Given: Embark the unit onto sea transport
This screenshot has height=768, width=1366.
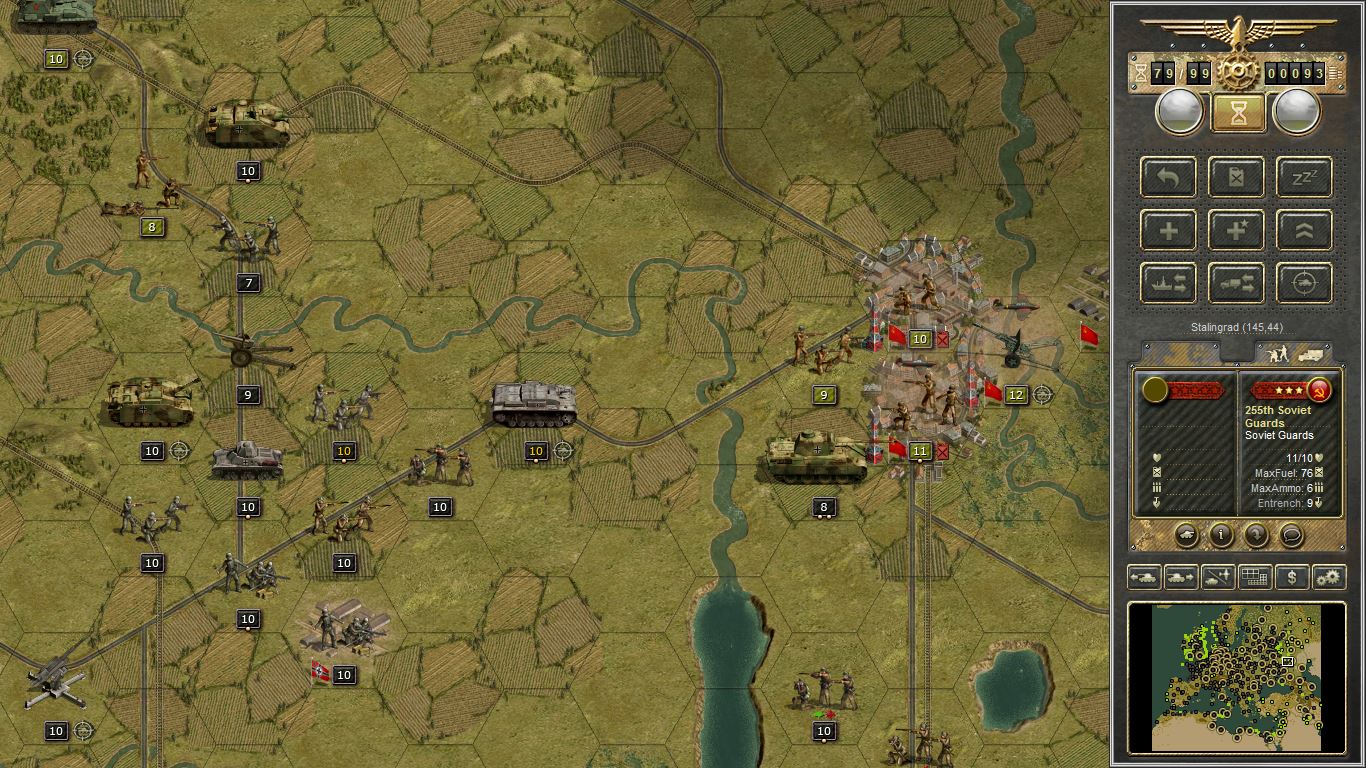Looking at the screenshot, I should (x=1168, y=283).
